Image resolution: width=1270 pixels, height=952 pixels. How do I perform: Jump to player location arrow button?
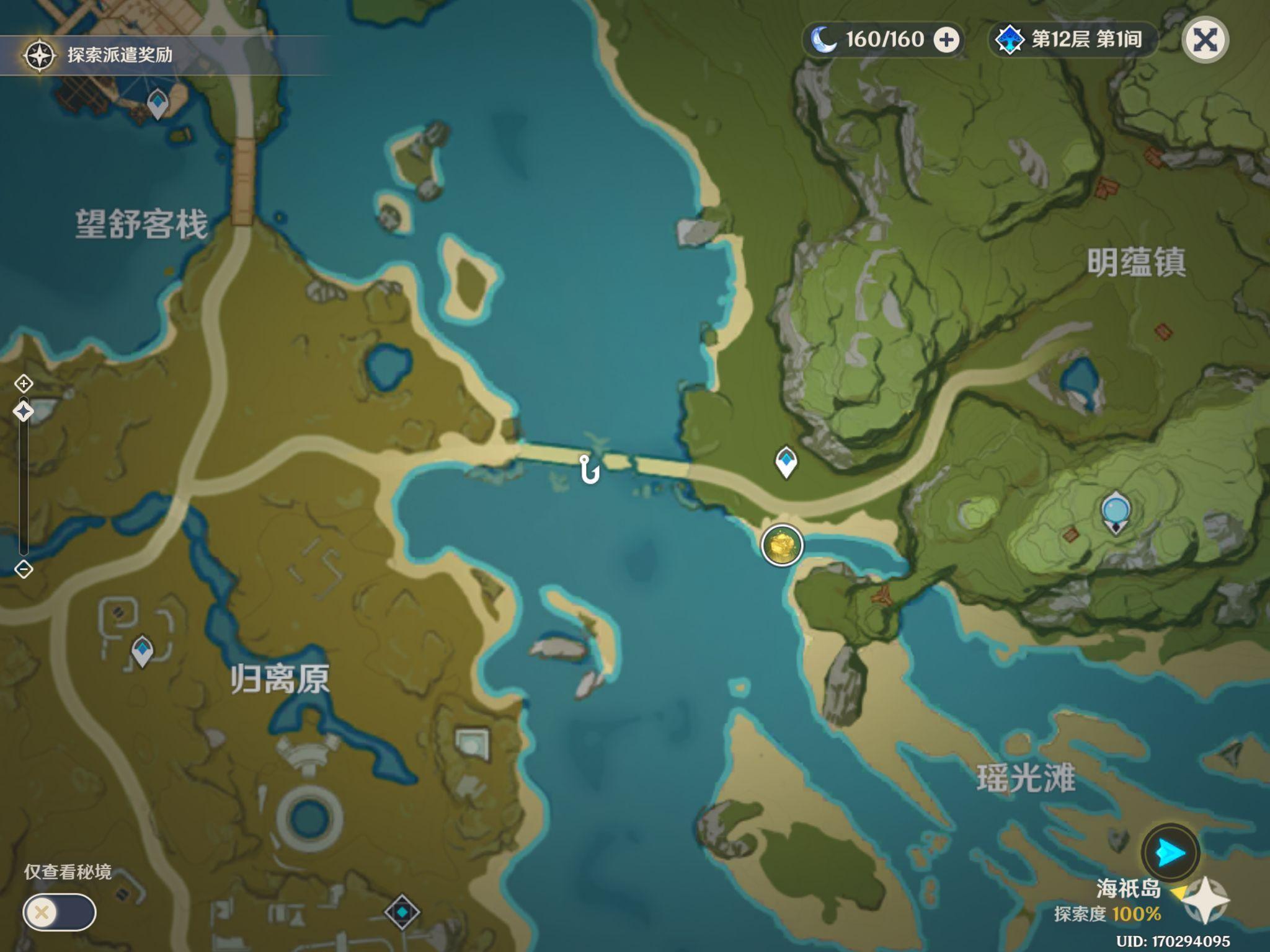[1170, 853]
